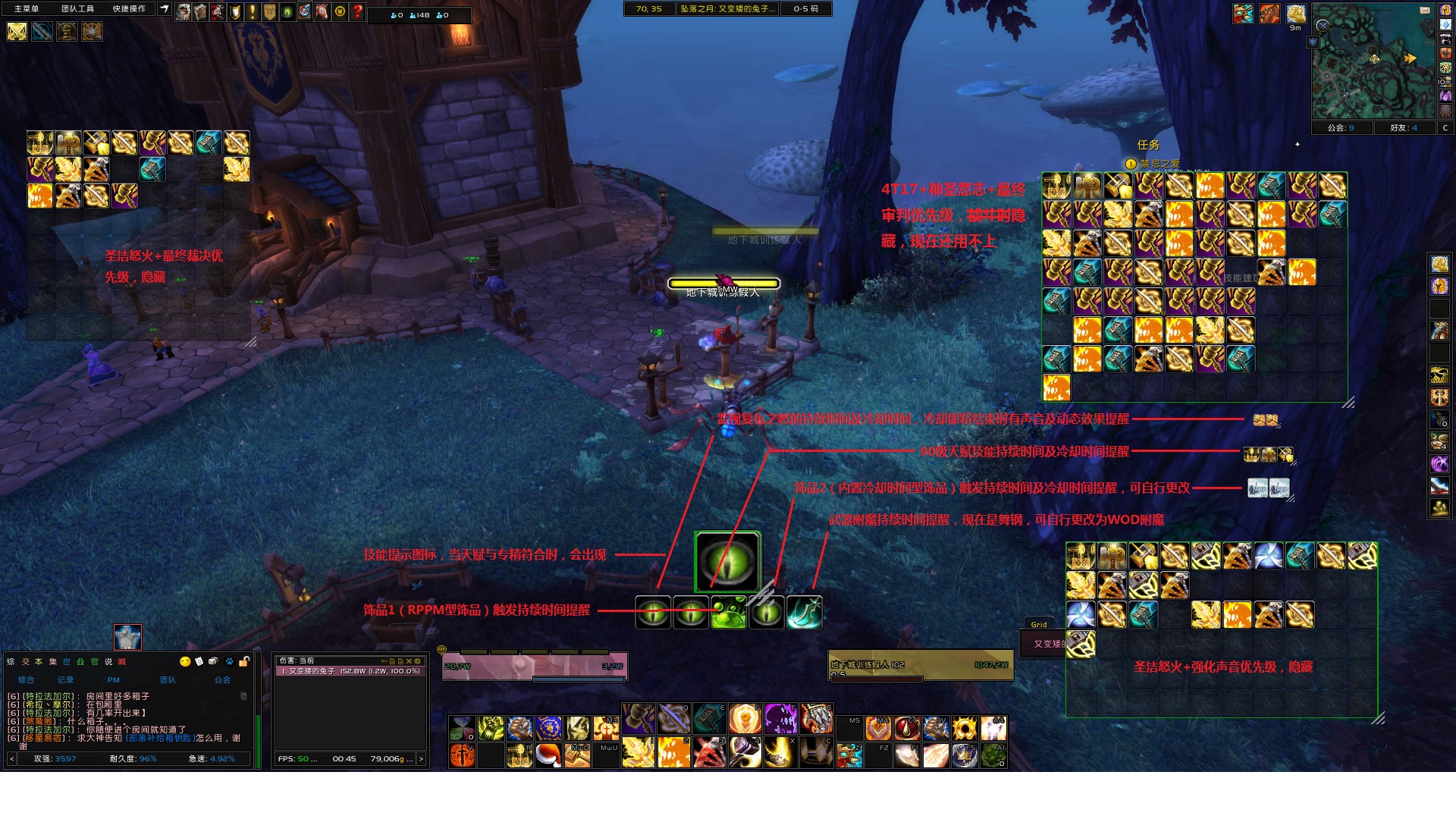Toggle the chat padlock to lock chat
Viewport: 1456px width, 819px height.
coord(243,661)
